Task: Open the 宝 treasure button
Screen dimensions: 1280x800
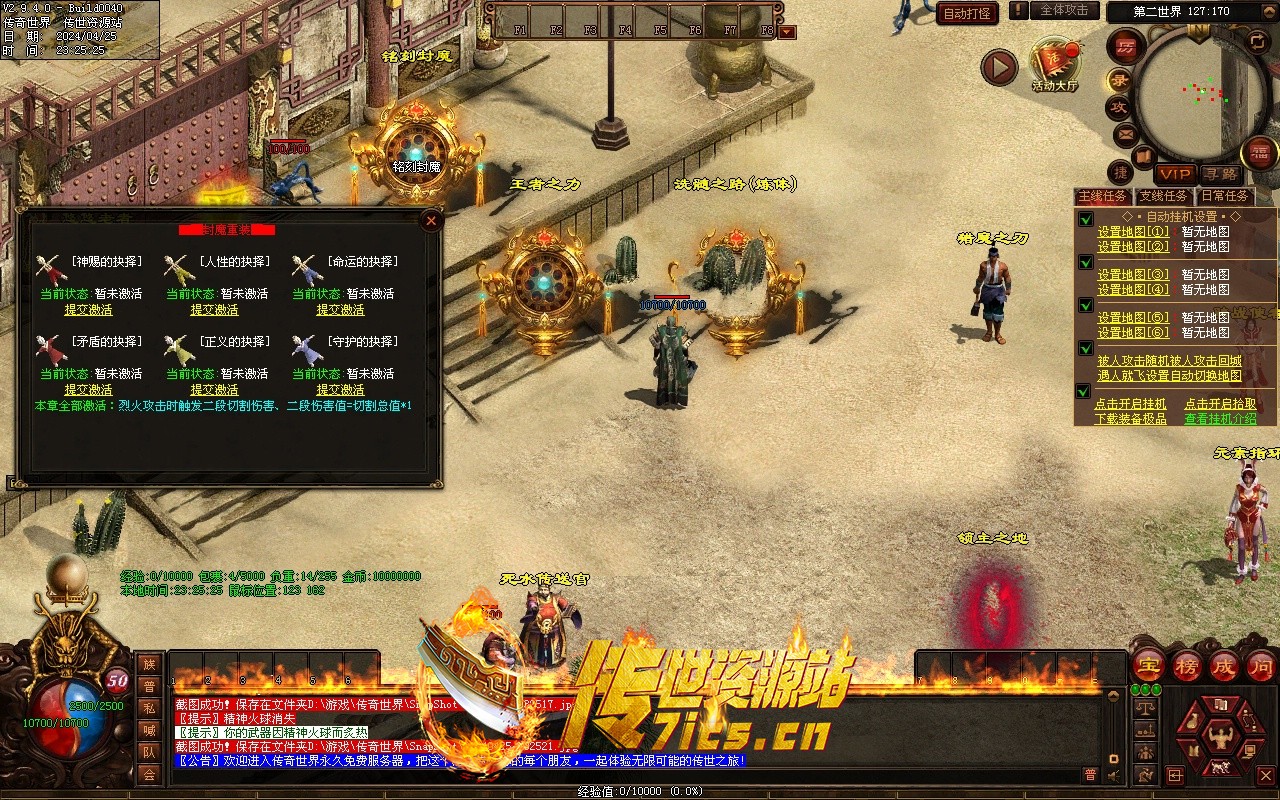Action: click(x=1148, y=666)
